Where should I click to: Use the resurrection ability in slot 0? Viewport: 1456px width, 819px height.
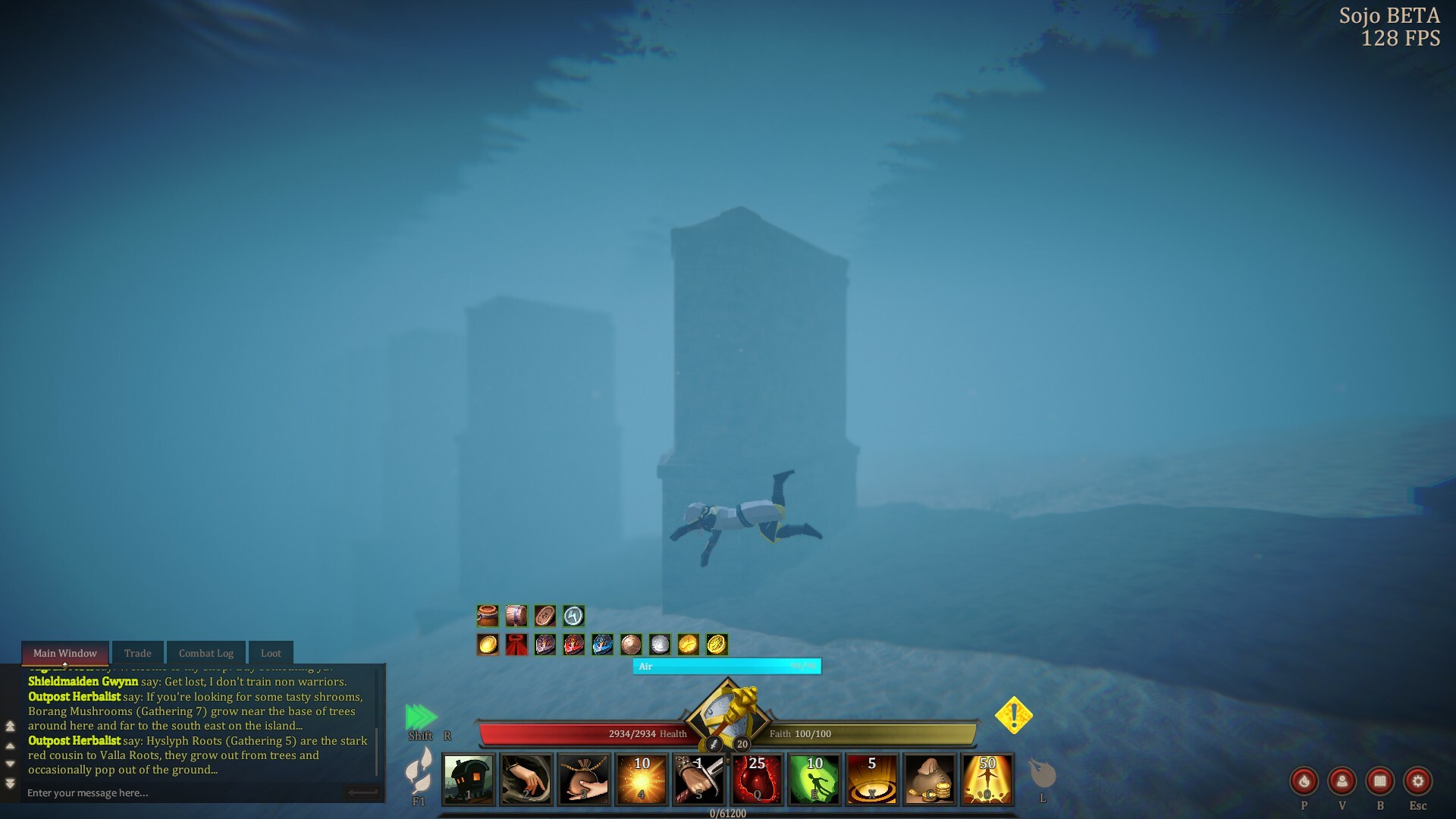point(987,780)
